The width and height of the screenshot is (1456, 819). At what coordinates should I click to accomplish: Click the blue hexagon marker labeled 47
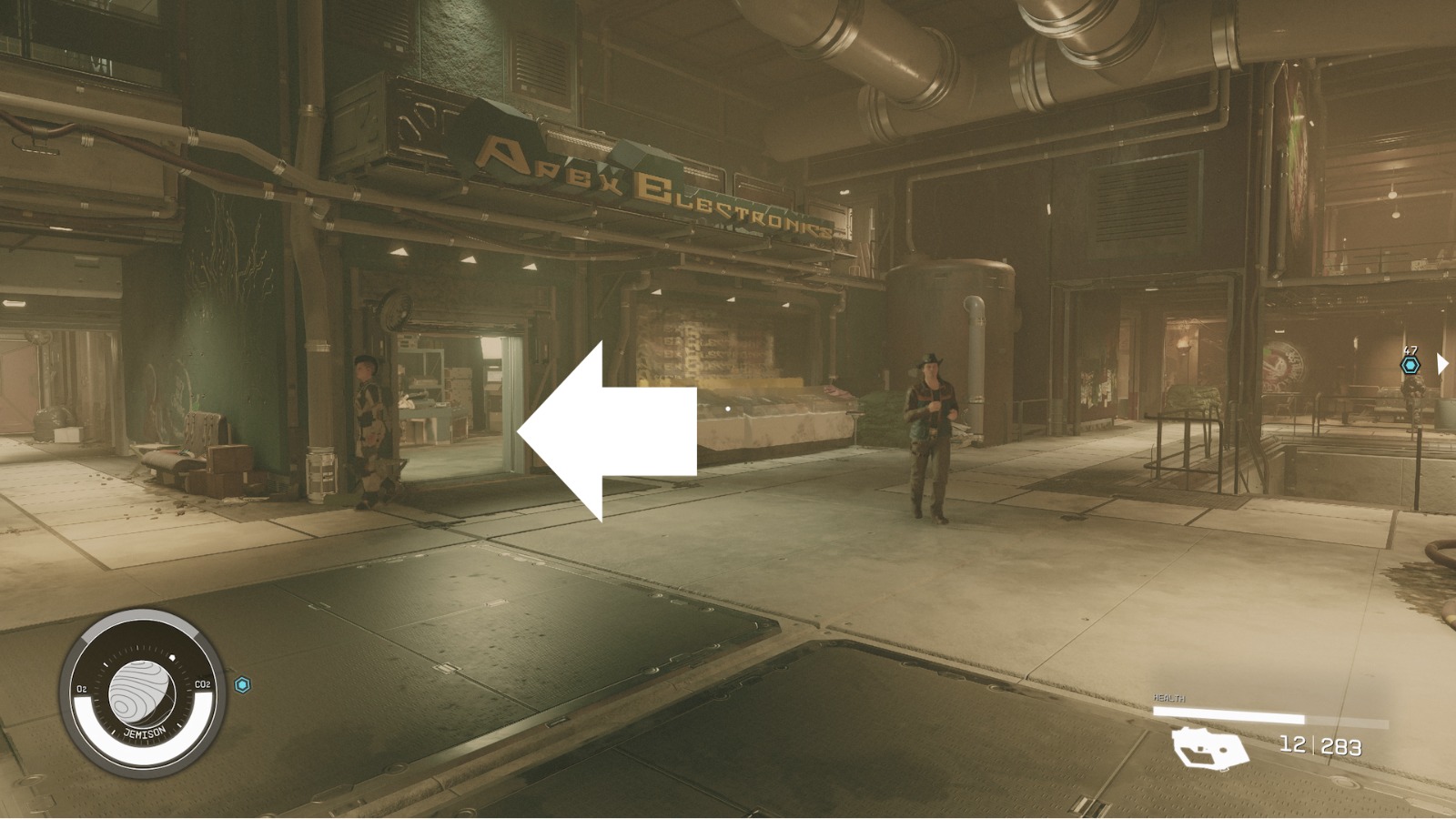tap(1411, 363)
